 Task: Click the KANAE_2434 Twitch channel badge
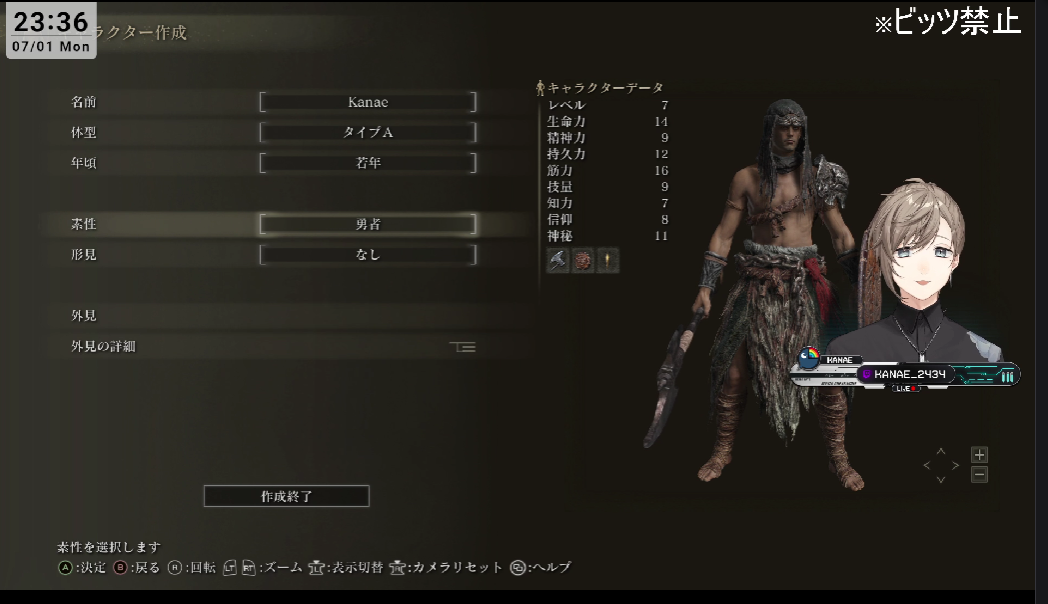(x=904, y=374)
